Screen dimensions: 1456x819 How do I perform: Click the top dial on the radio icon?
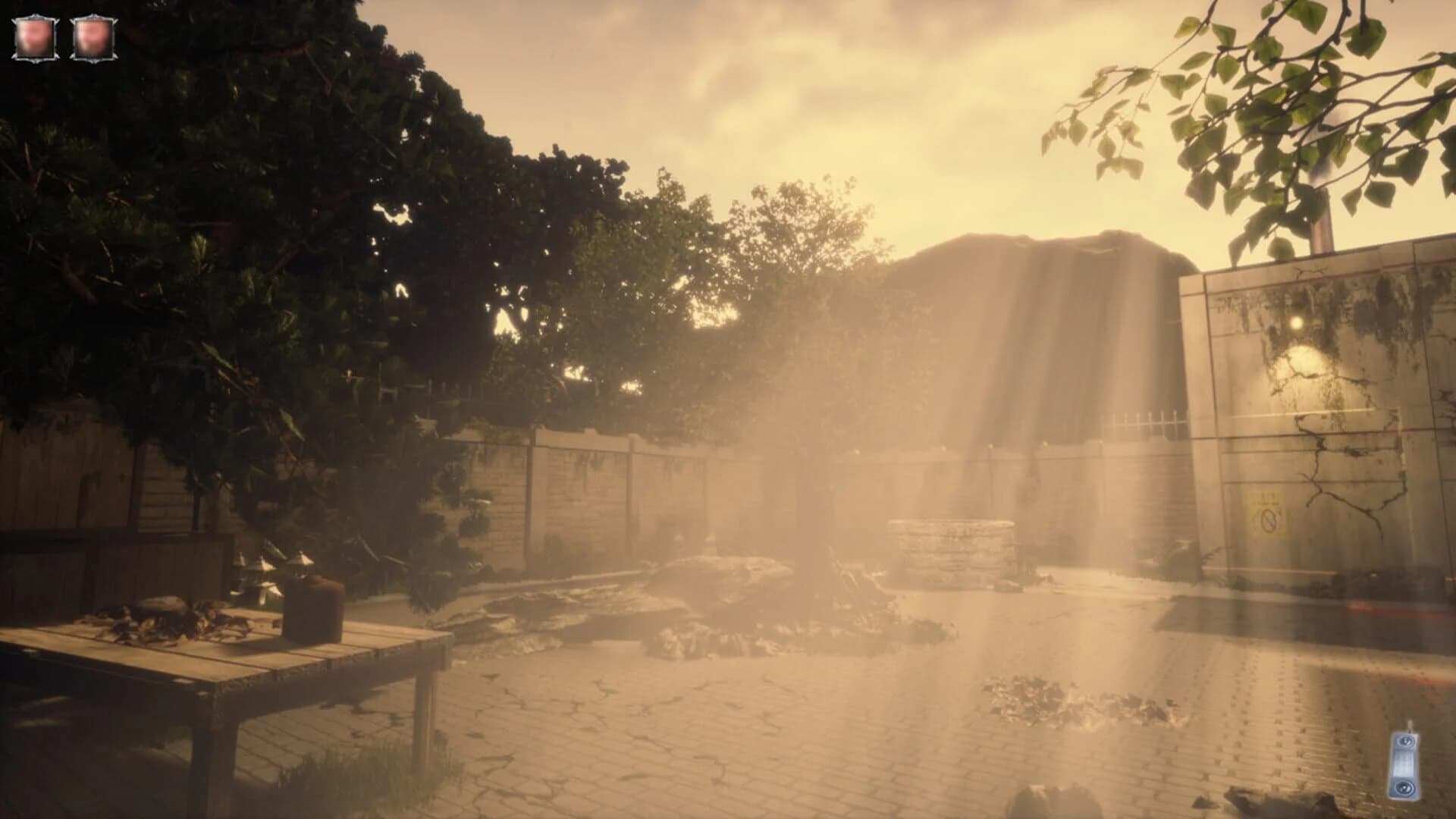click(x=1405, y=742)
